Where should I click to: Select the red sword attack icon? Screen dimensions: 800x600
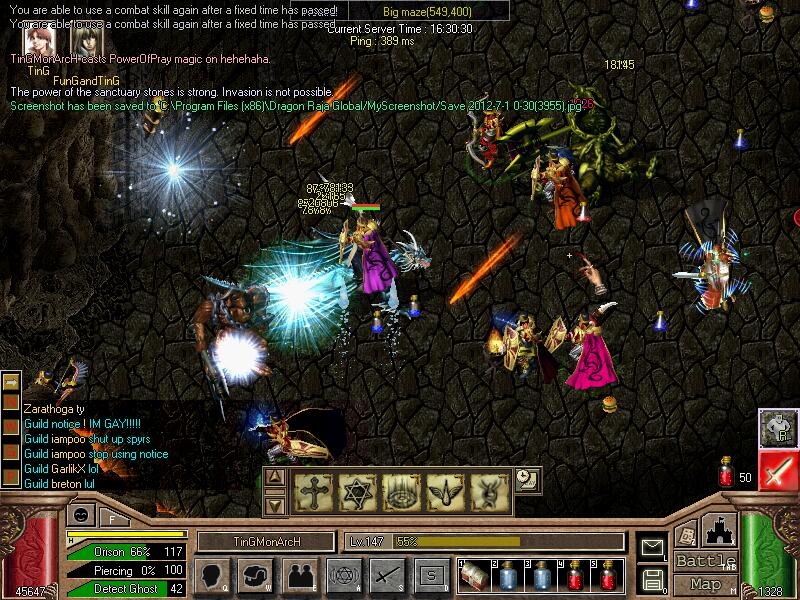(777, 471)
